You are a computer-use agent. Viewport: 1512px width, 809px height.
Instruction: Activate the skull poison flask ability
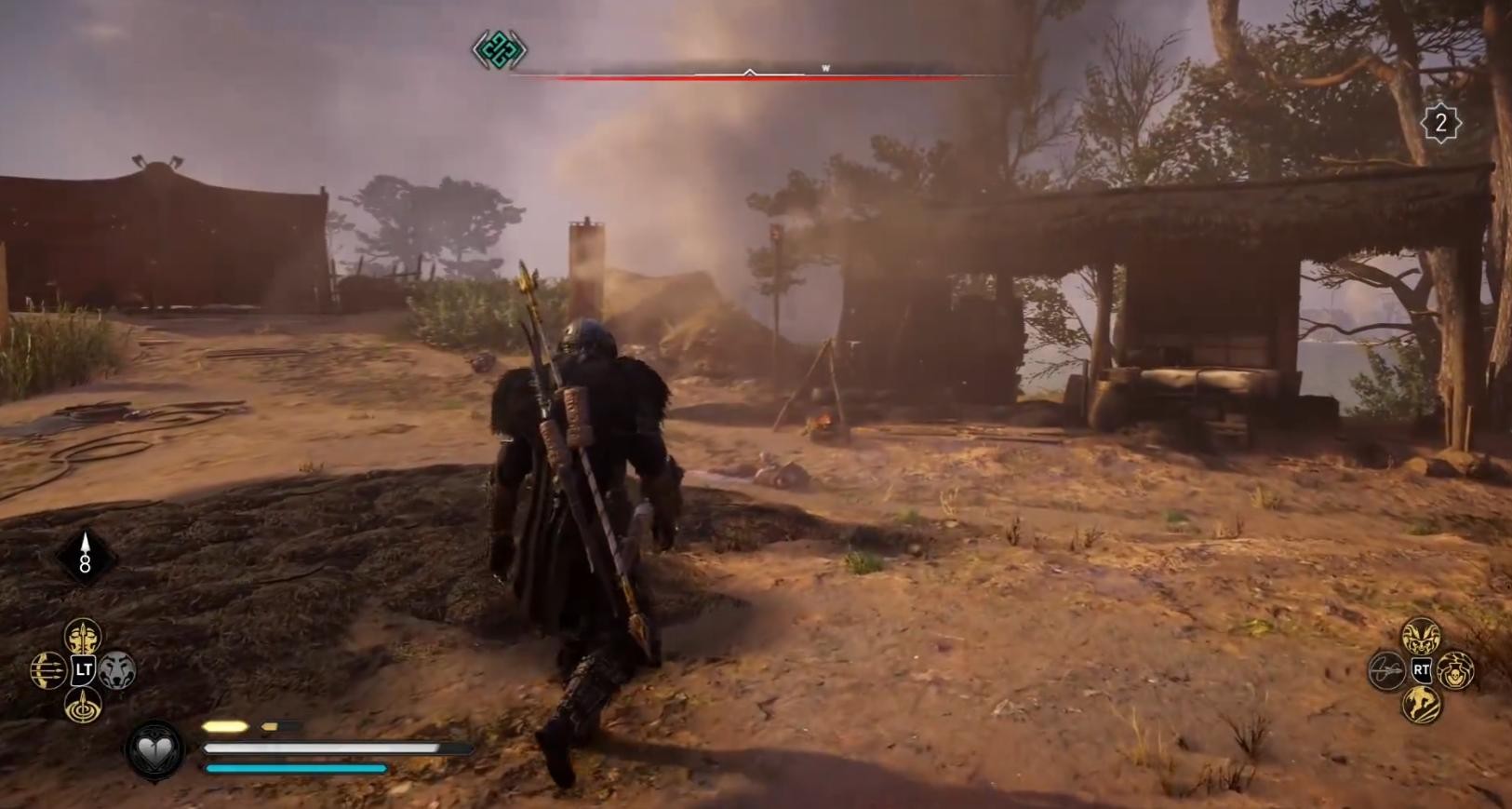click(1455, 670)
